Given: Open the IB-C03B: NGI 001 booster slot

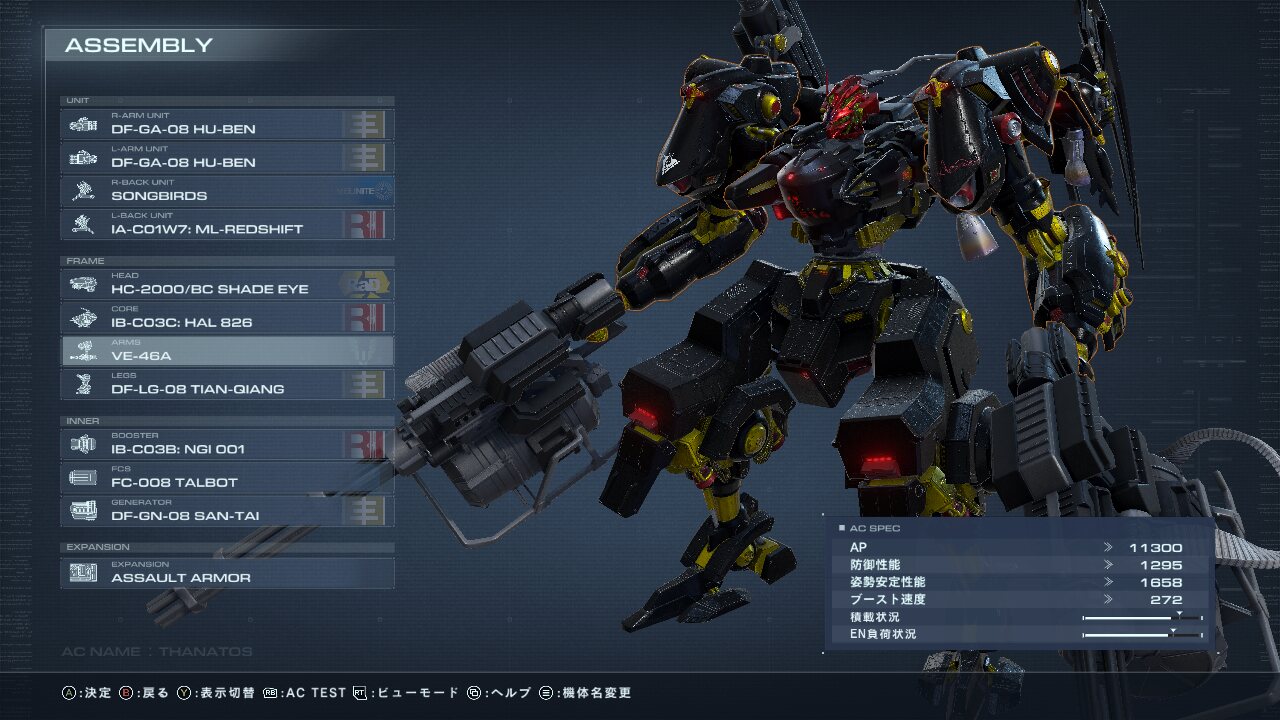Looking at the screenshot, I should (227, 444).
